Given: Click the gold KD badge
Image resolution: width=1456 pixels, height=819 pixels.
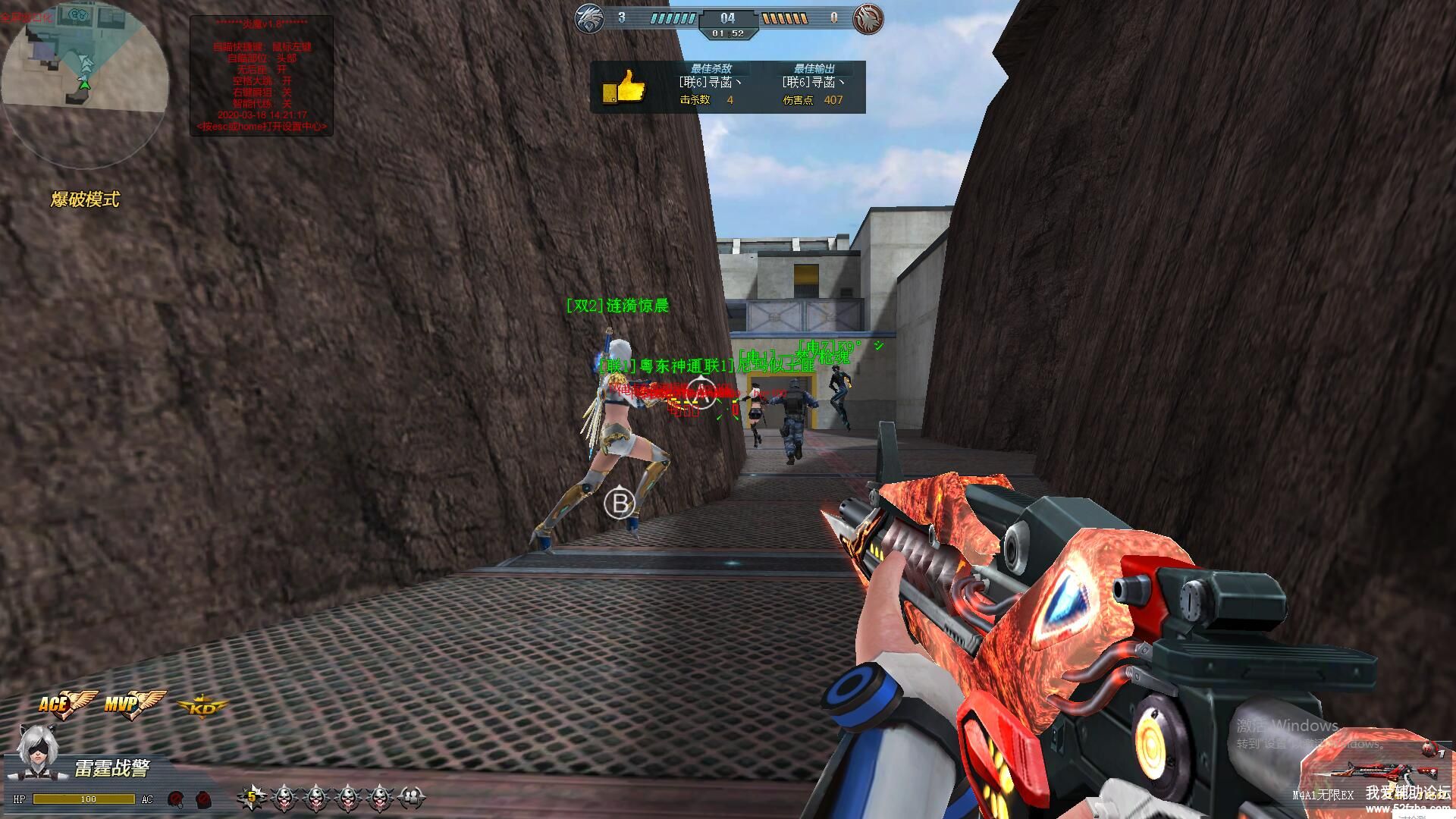Looking at the screenshot, I should pyautogui.click(x=202, y=708).
